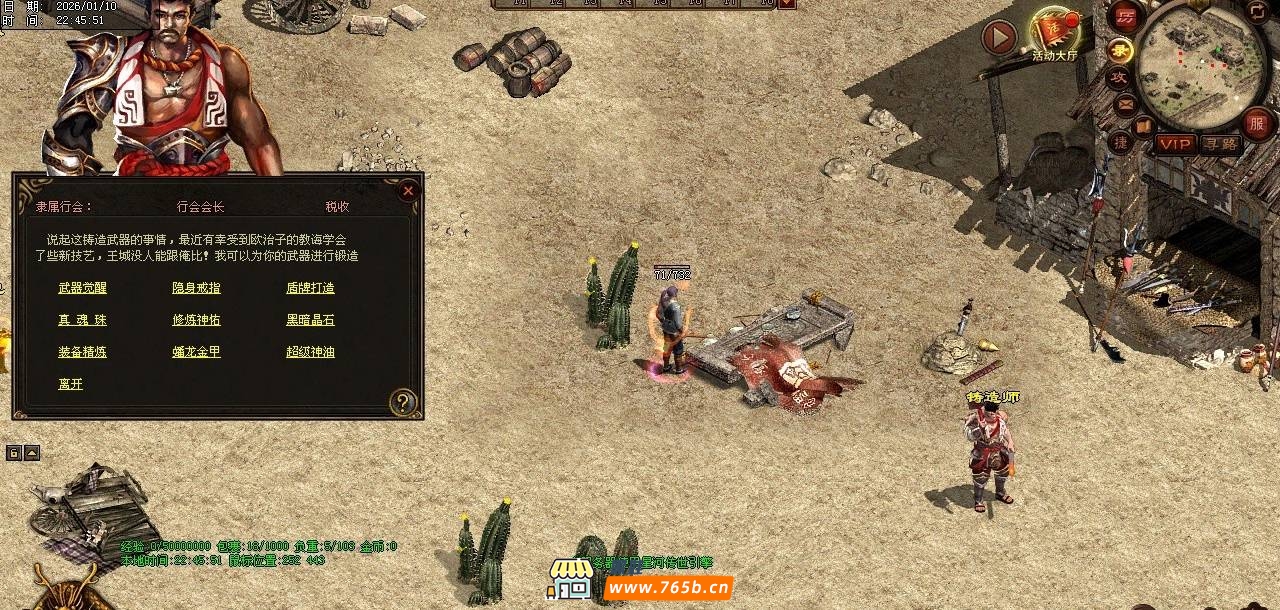The image size is (1280, 610).
Task: Open the 盾牌打造 option
Action: [x=310, y=288]
